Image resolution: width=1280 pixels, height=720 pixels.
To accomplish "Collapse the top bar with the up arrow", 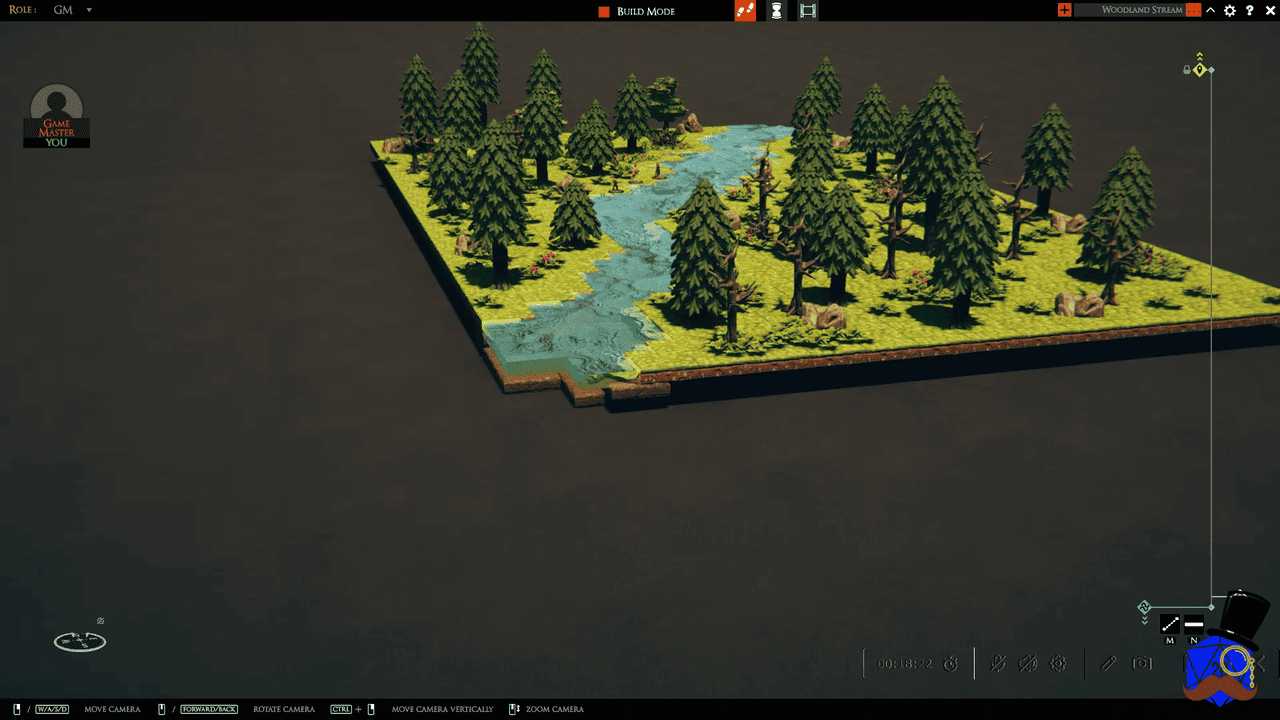I will (x=1211, y=10).
